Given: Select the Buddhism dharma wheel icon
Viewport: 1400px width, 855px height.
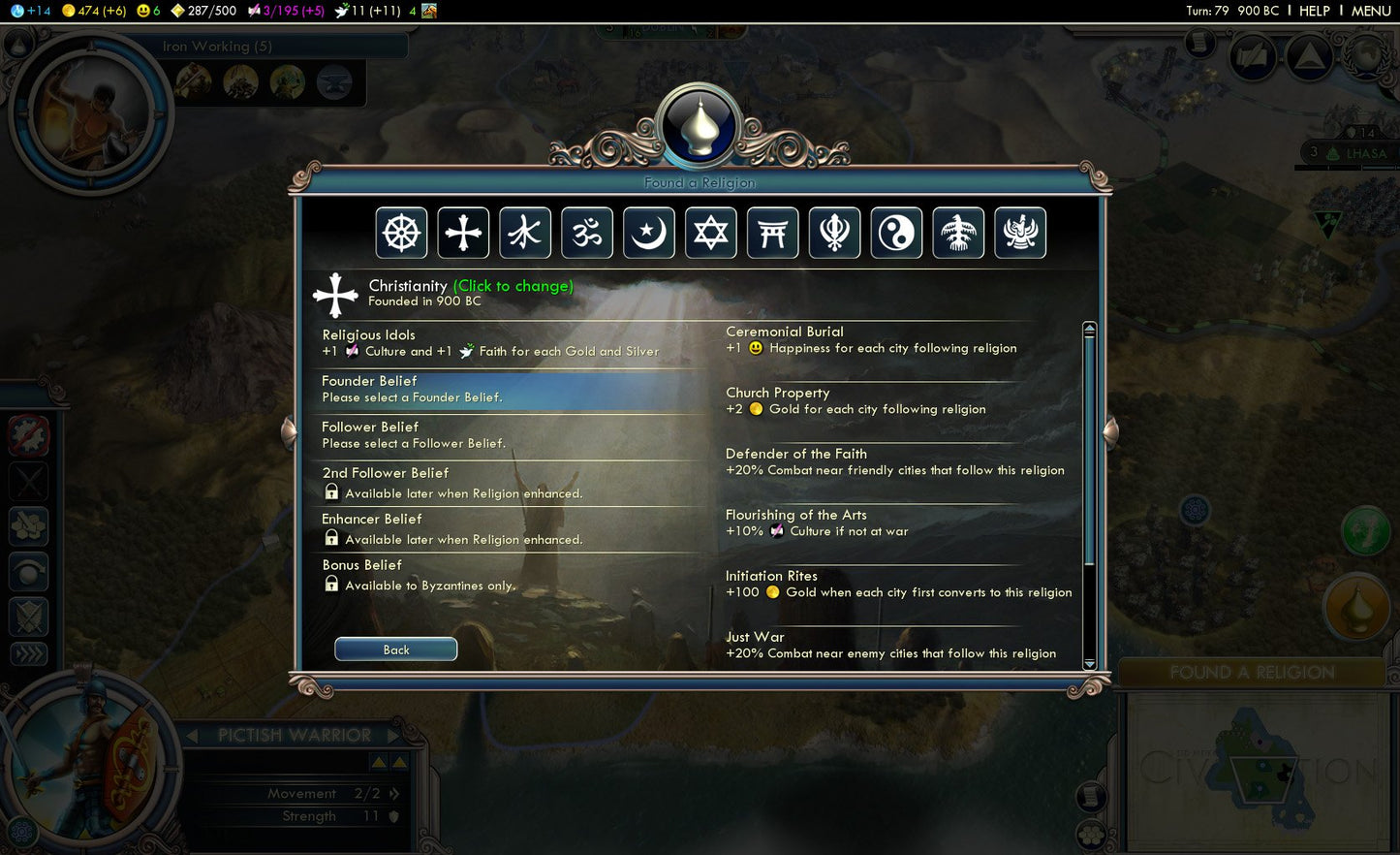Looking at the screenshot, I should [402, 233].
